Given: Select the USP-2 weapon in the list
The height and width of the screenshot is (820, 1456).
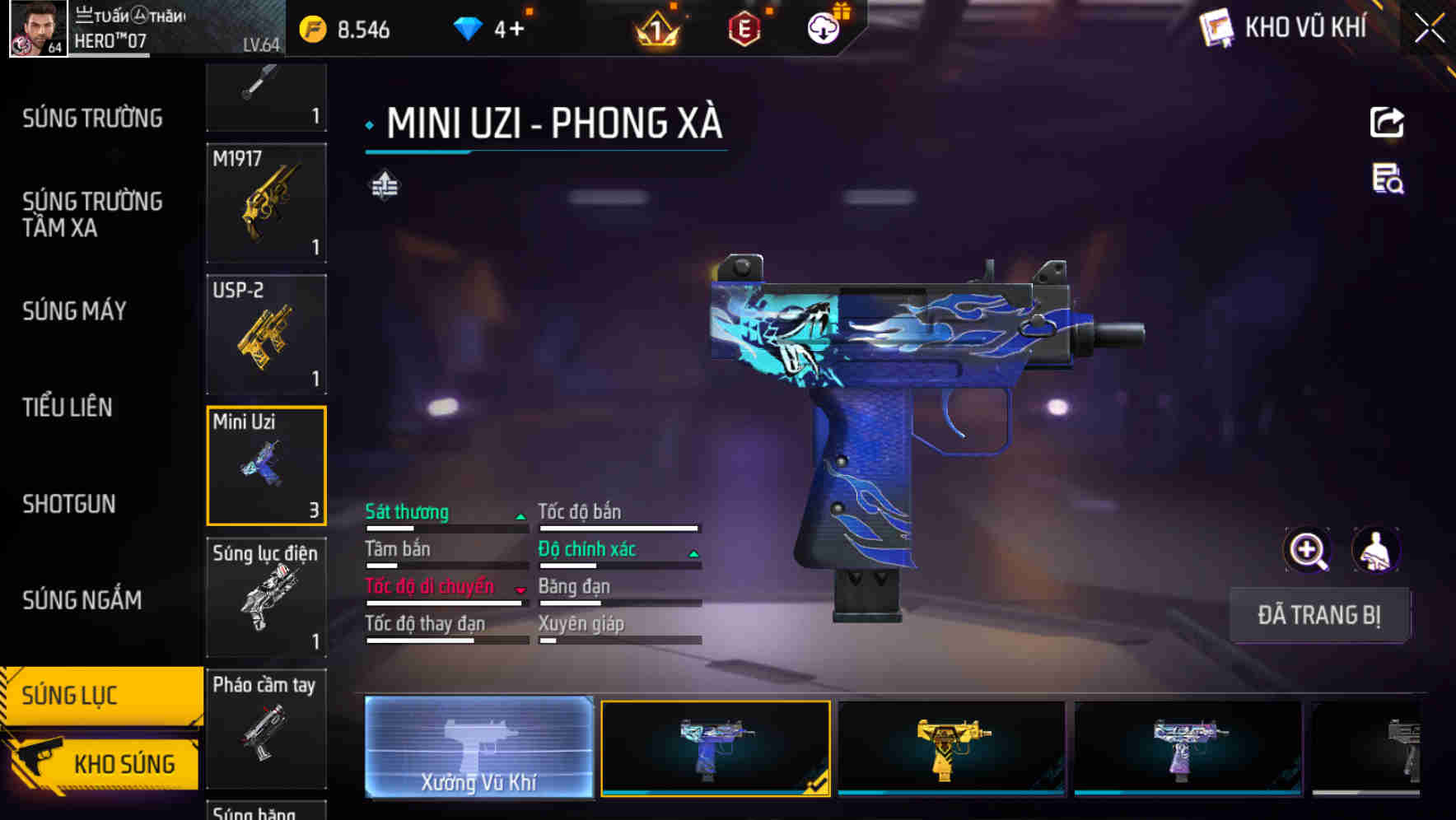Looking at the screenshot, I should pyautogui.click(x=265, y=333).
